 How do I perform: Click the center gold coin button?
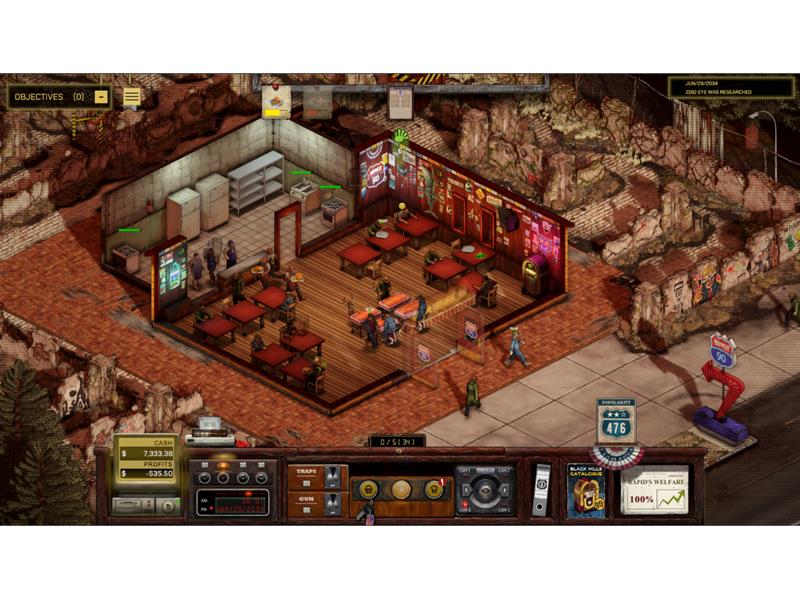tap(400, 489)
